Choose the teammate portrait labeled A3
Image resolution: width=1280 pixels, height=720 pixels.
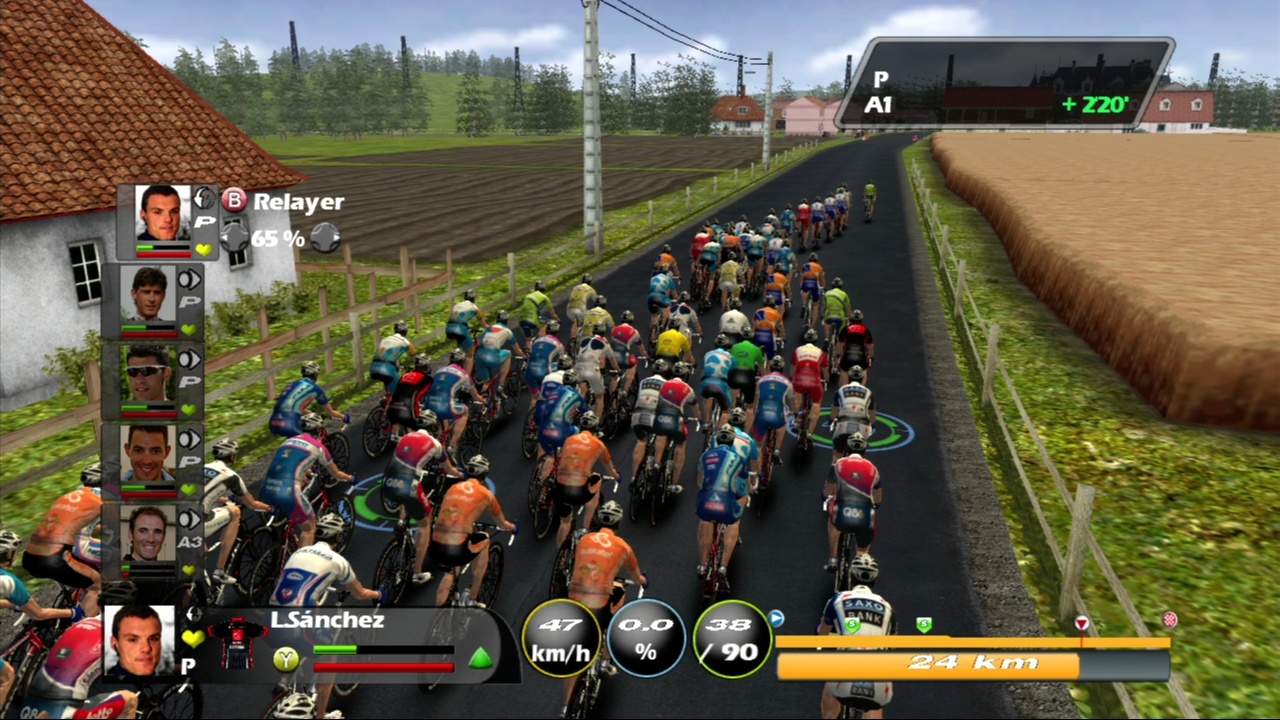[148, 535]
